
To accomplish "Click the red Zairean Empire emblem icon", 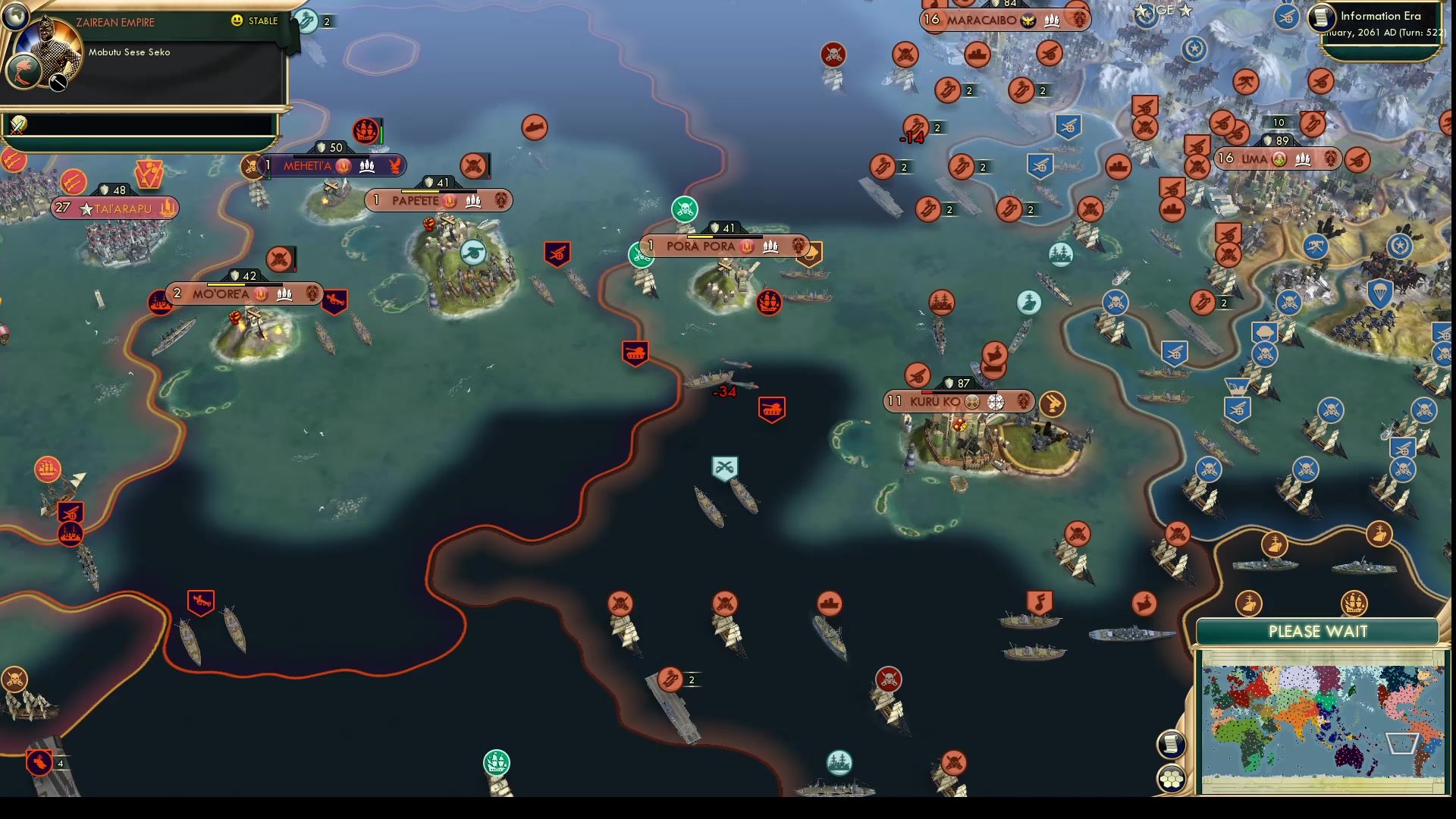I will tap(24, 72).
